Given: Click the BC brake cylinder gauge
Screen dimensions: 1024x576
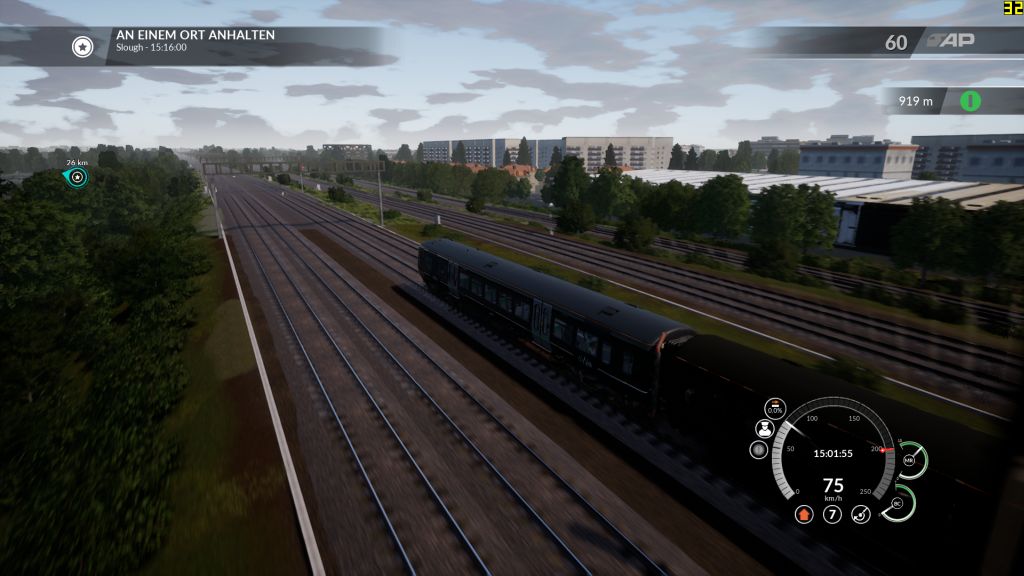Looking at the screenshot, I should pos(899,503).
